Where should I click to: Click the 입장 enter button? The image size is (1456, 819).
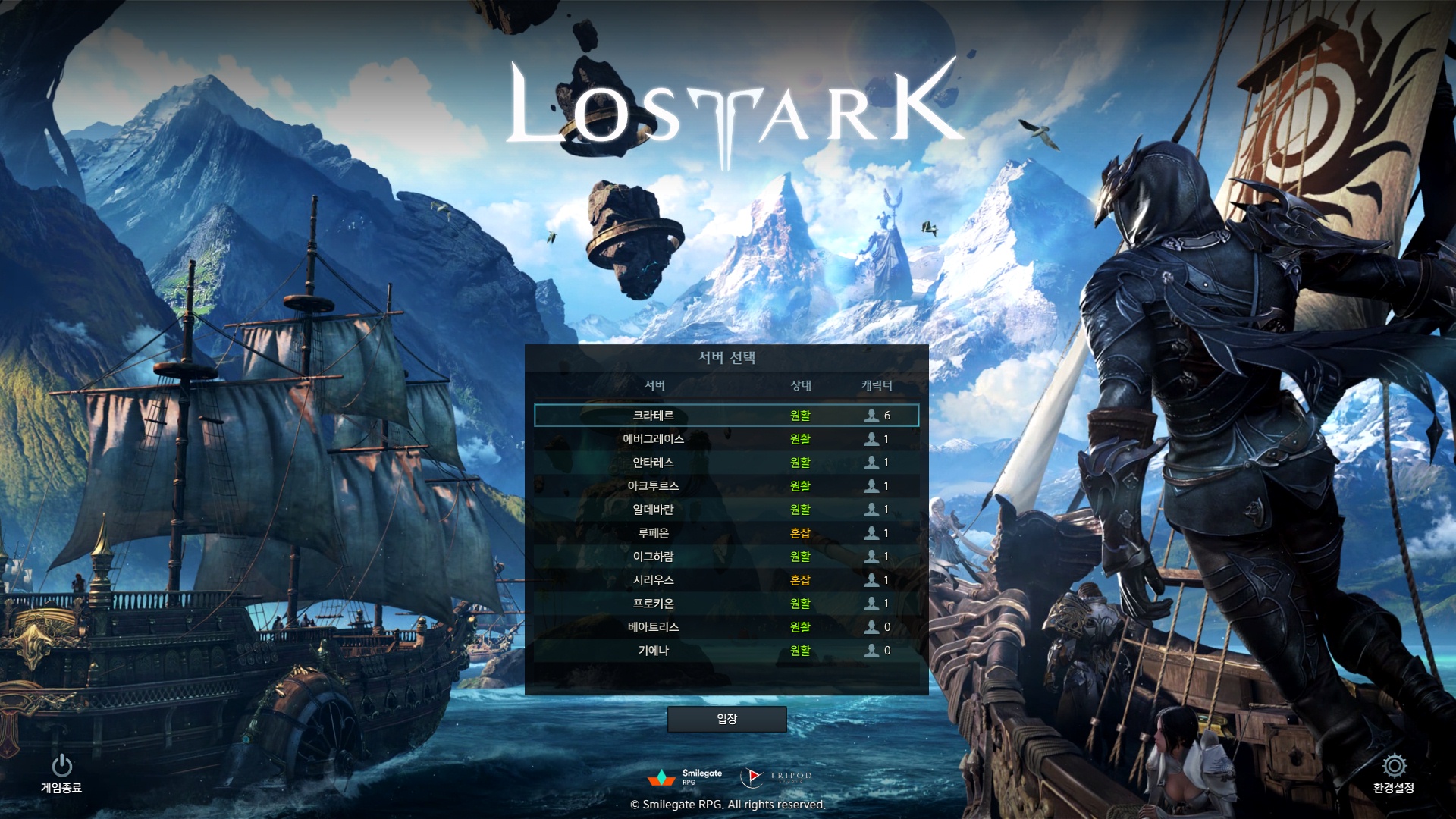[x=726, y=719]
